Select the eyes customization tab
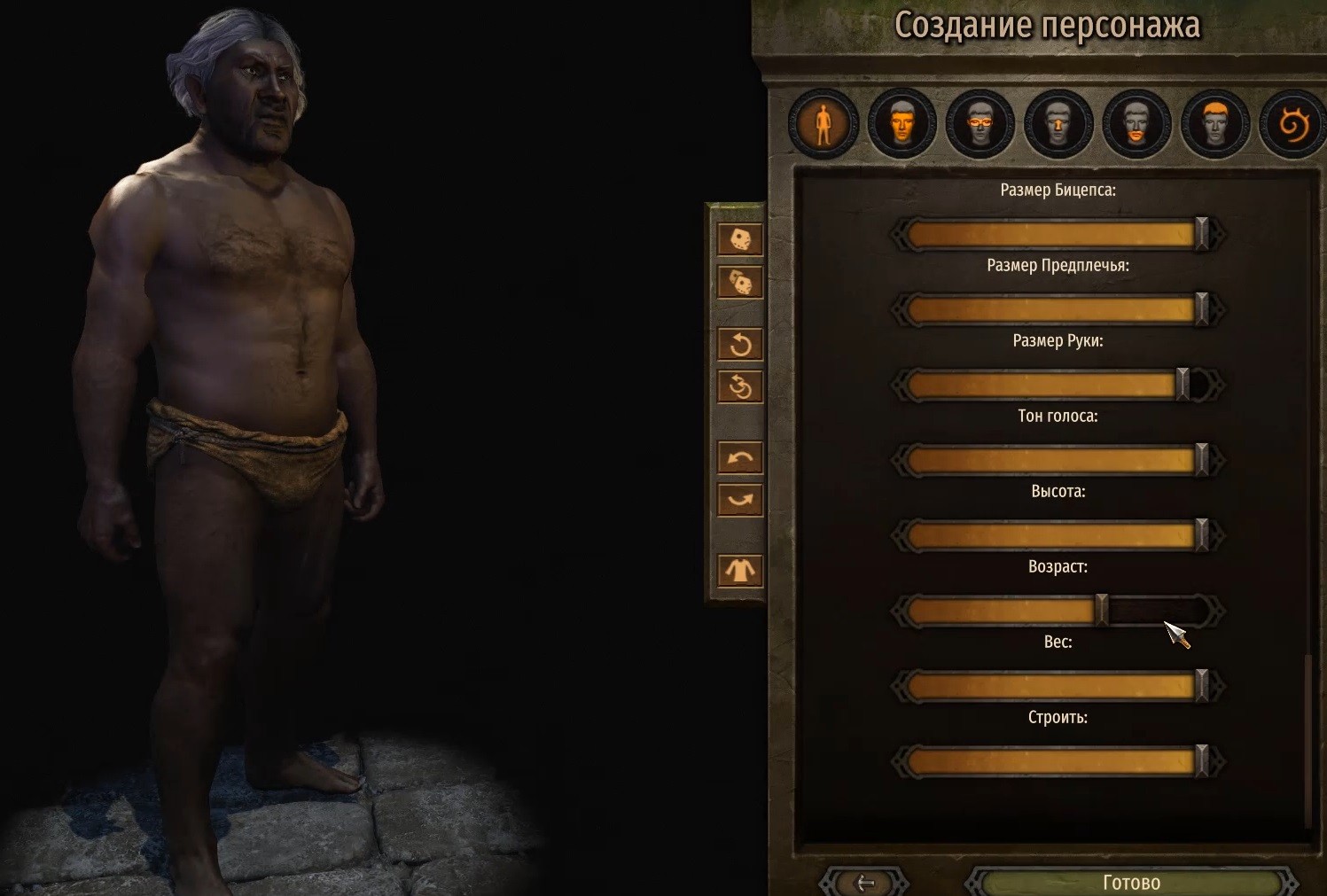 click(980, 125)
